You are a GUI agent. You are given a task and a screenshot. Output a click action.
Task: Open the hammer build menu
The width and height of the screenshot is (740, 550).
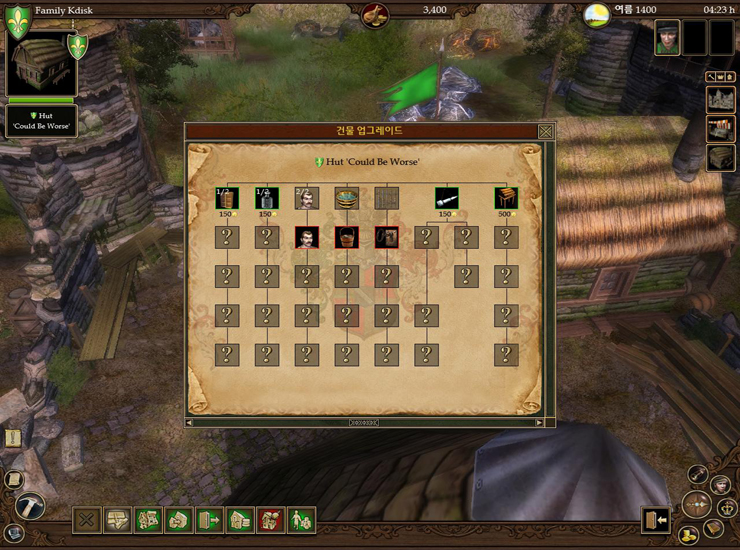(30, 505)
